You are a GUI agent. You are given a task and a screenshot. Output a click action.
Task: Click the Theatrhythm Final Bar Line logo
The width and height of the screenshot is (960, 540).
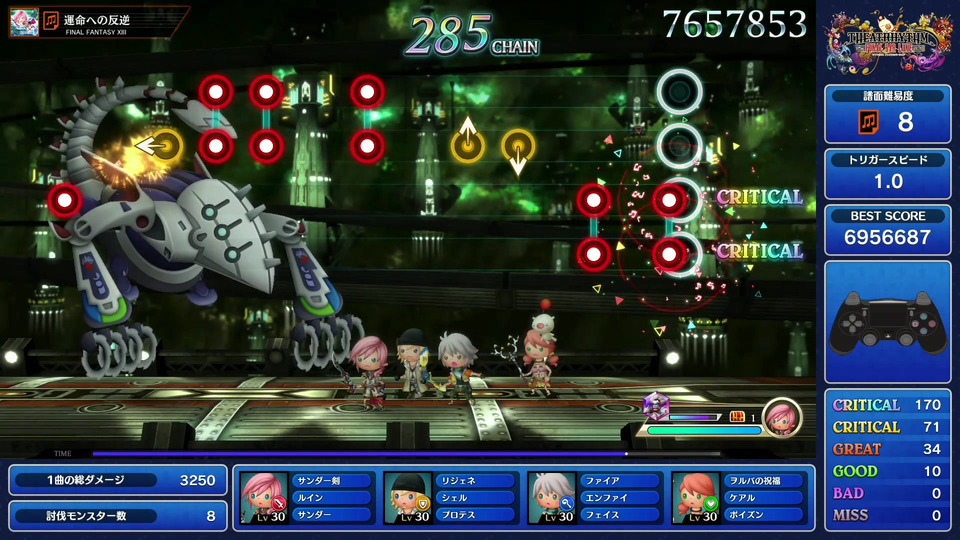[x=887, y=42]
